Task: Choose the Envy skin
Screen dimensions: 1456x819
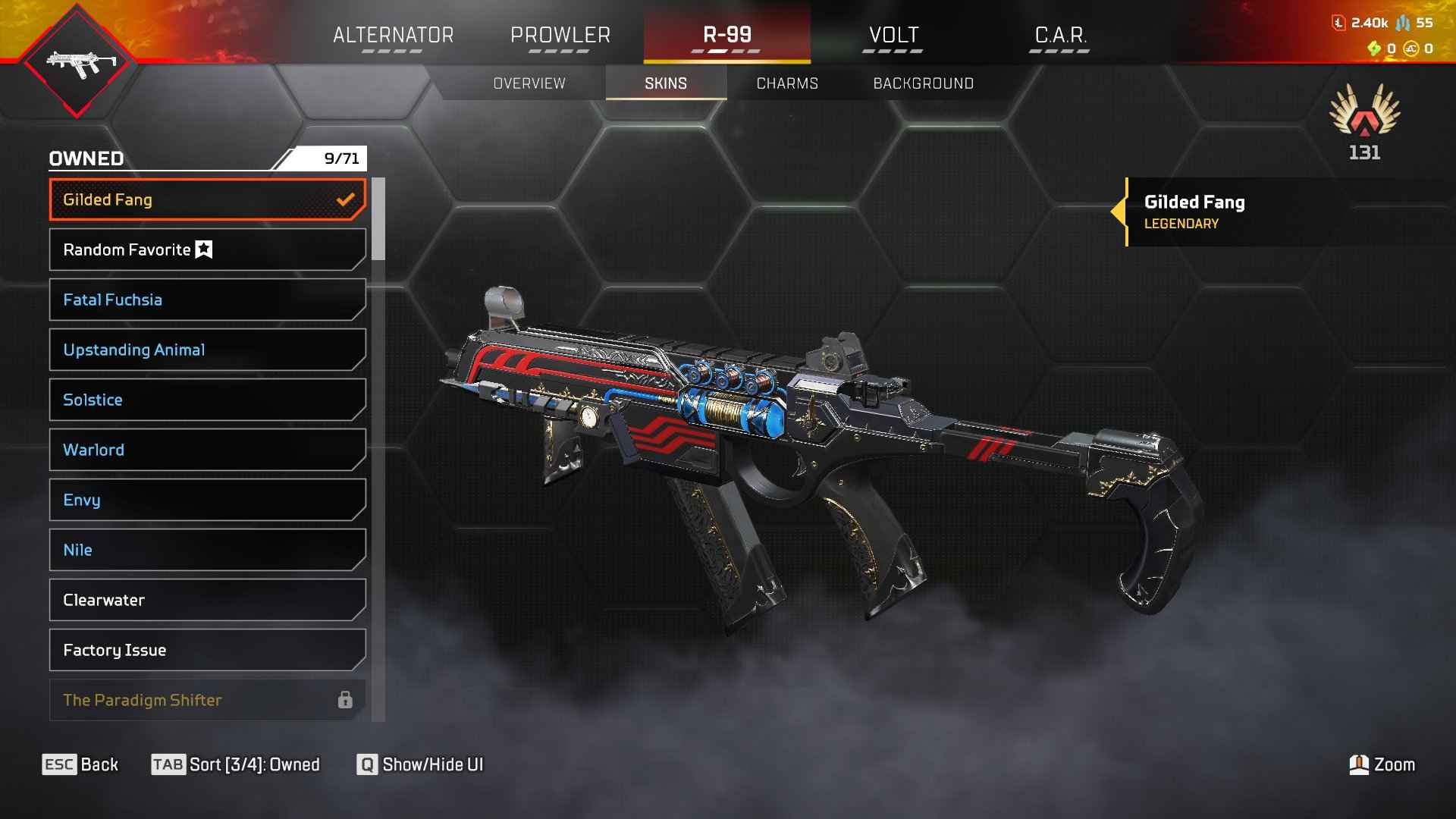Action: [207, 500]
